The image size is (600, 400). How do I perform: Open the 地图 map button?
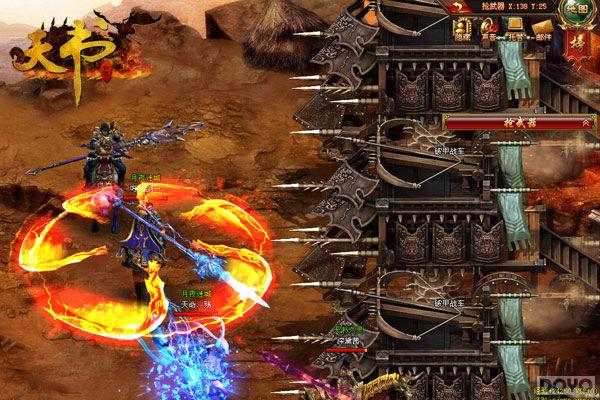click(574, 10)
